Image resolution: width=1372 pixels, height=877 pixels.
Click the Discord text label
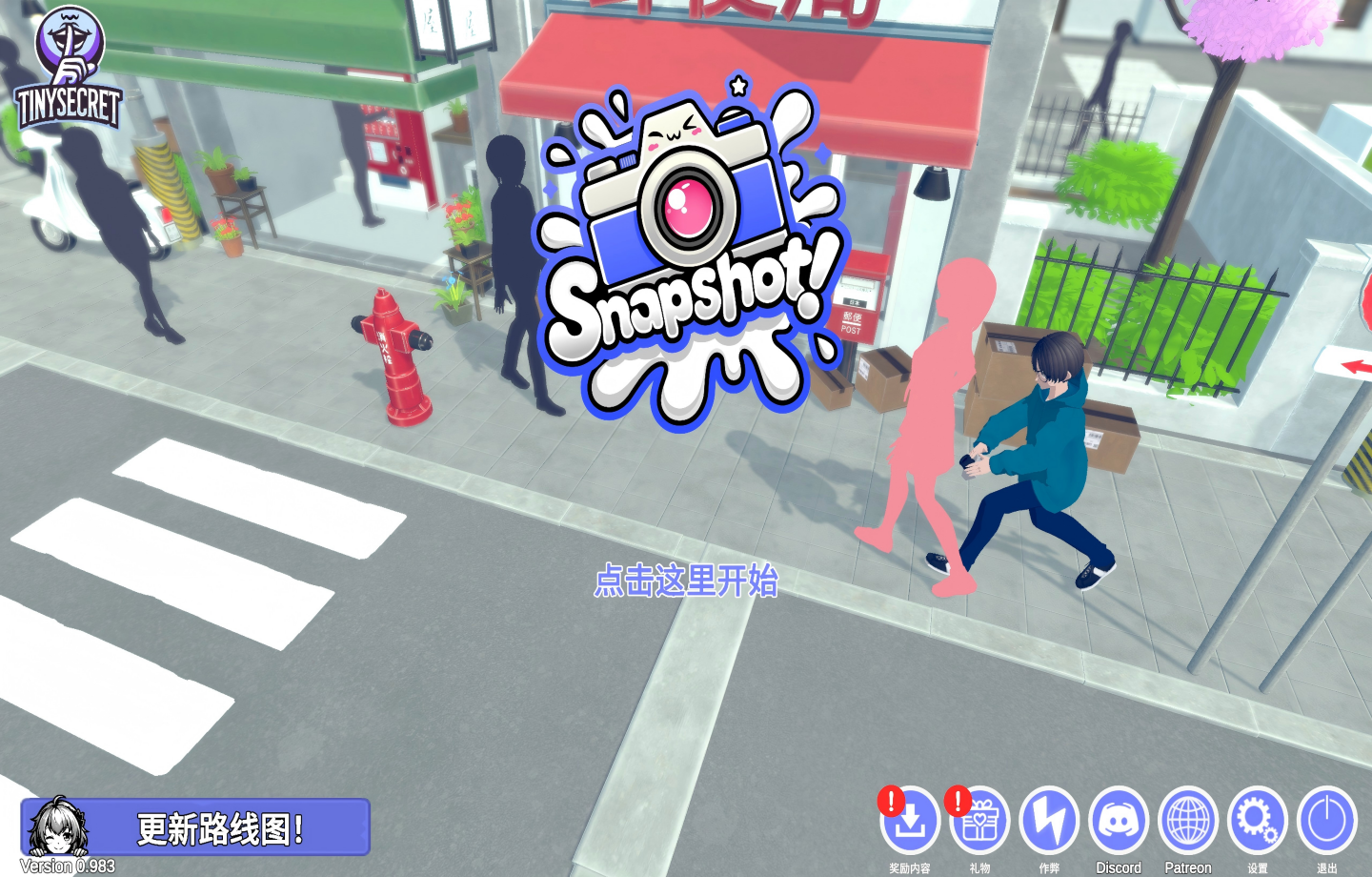[1118, 868]
